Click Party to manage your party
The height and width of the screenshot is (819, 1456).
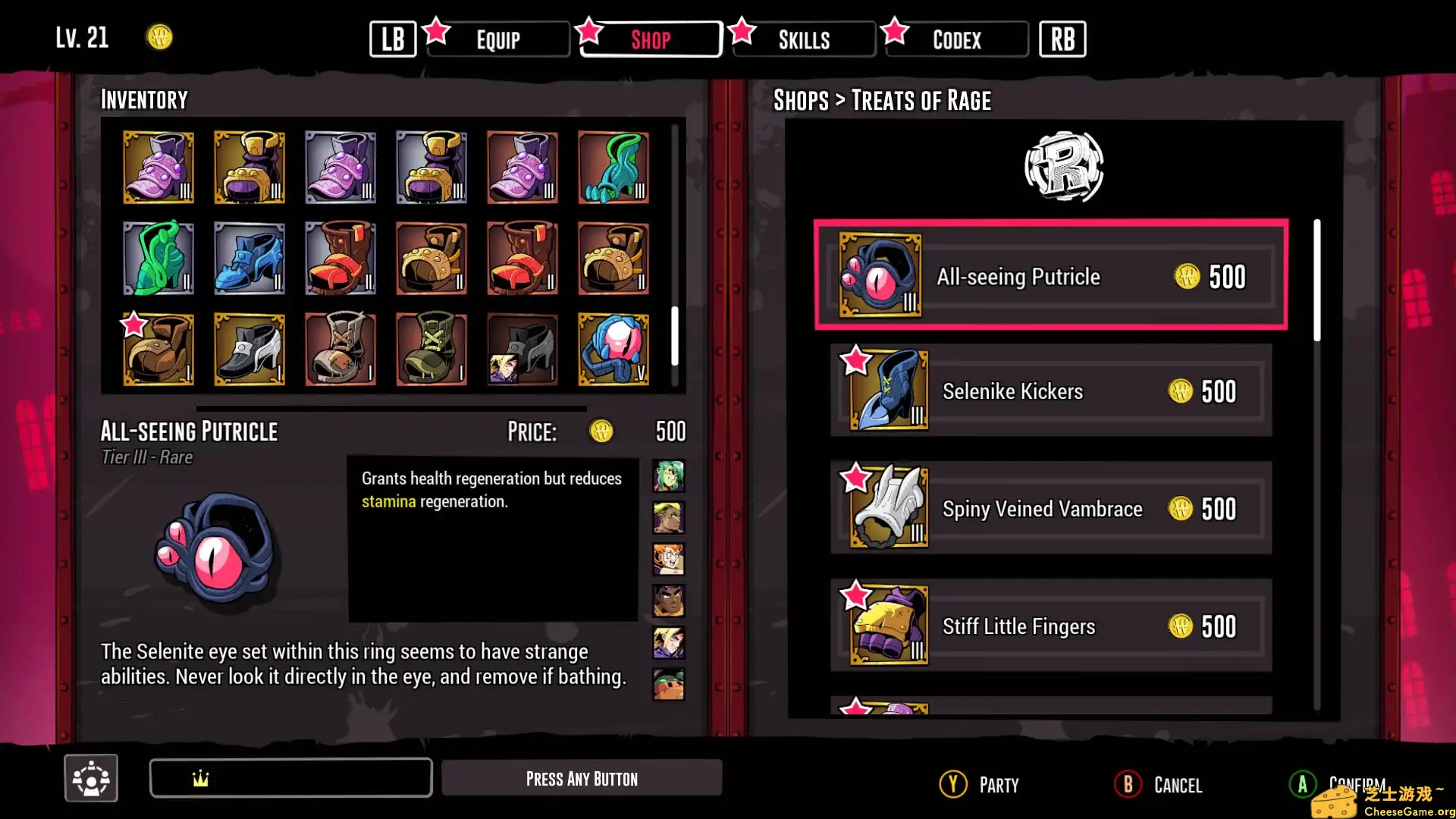pyautogui.click(x=978, y=784)
